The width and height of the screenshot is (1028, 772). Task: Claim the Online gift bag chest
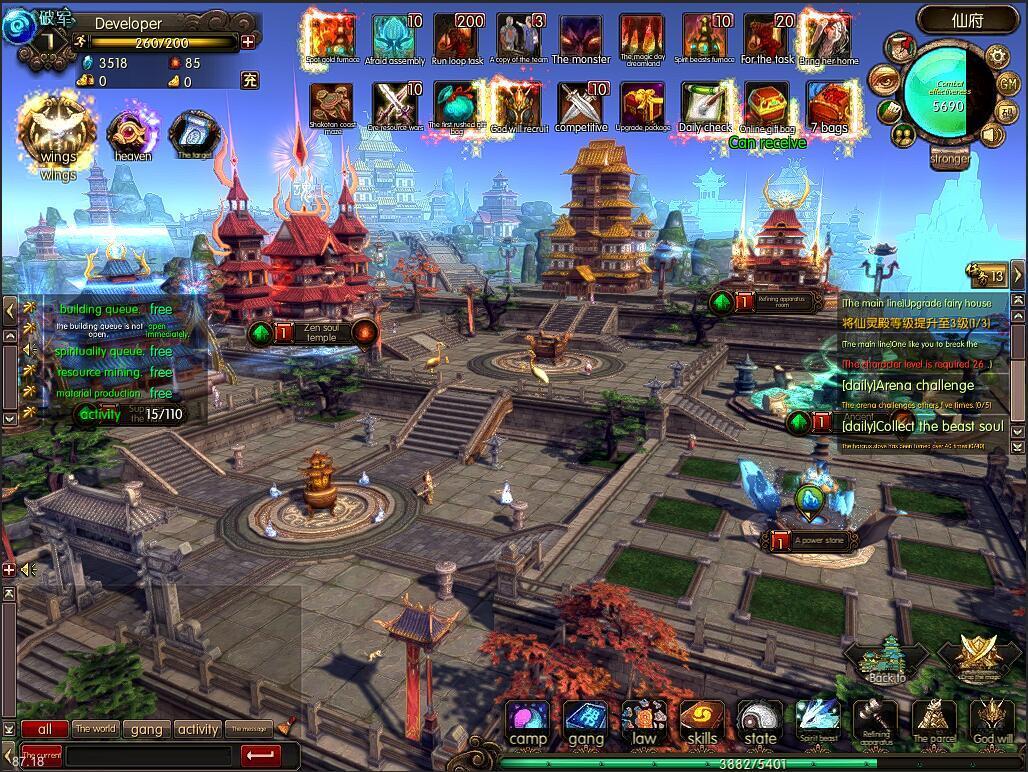(x=767, y=104)
